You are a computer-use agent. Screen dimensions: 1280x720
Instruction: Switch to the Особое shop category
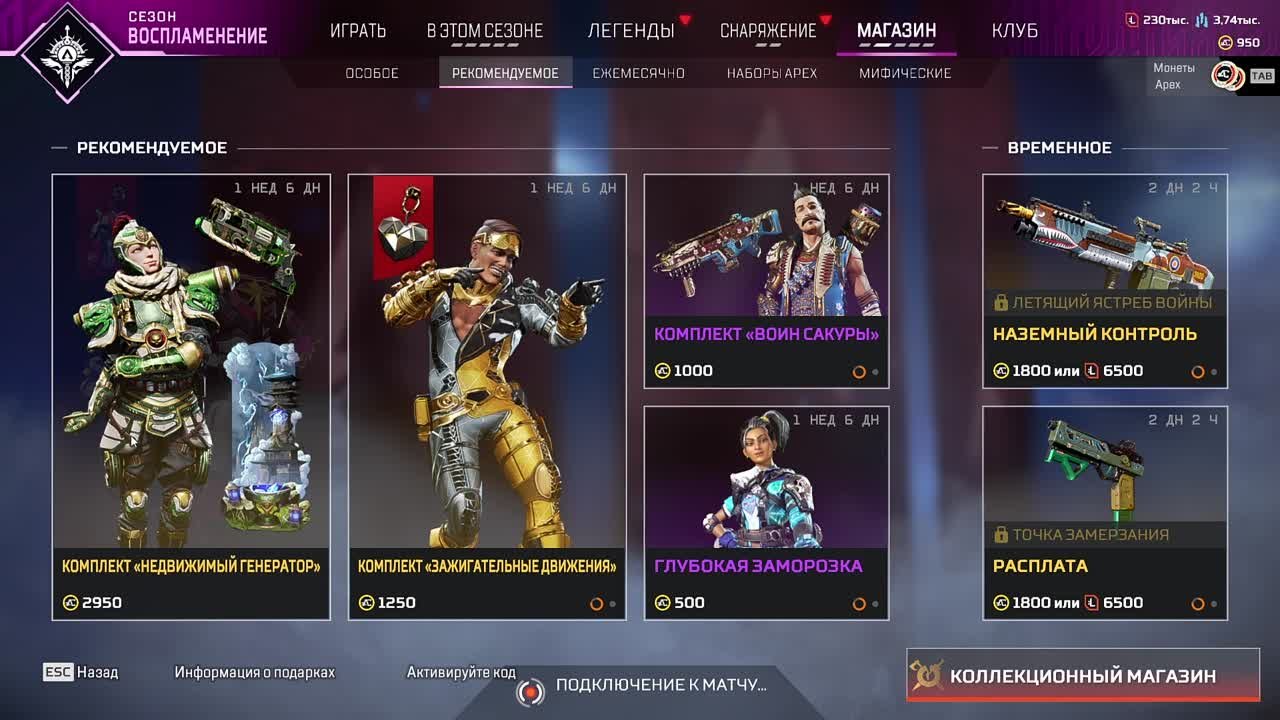coord(372,73)
